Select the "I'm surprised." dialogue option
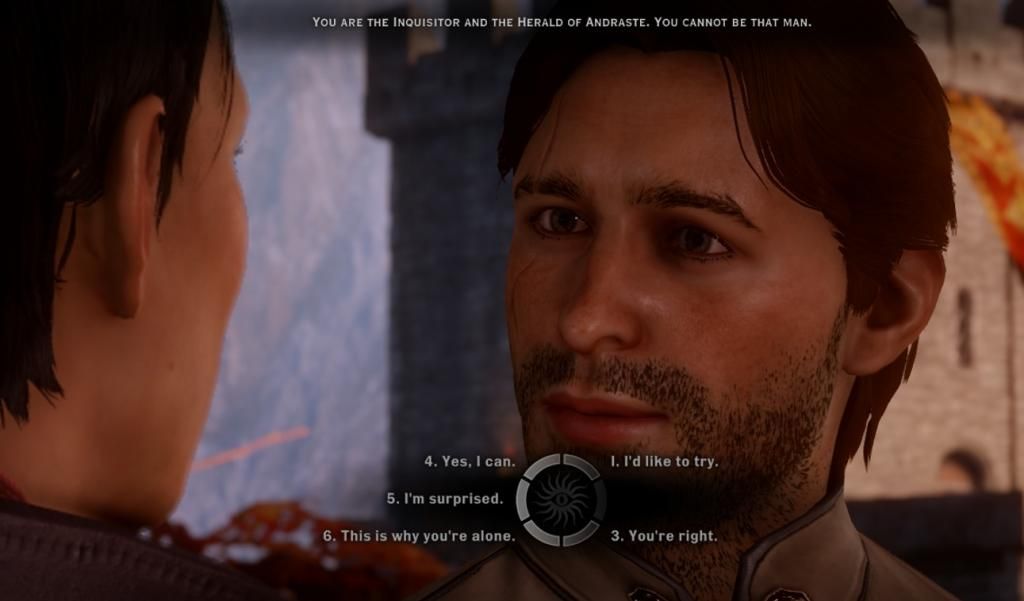Screen dimensions: 1024x601 pyautogui.click(x=445, y=498)
